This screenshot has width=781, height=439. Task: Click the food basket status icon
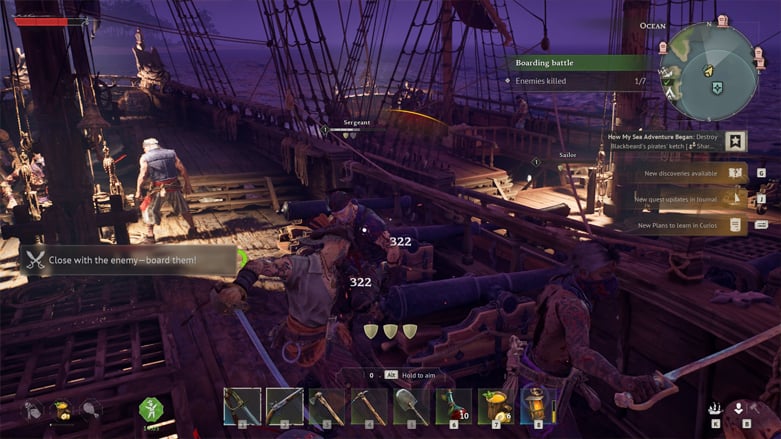62,408
